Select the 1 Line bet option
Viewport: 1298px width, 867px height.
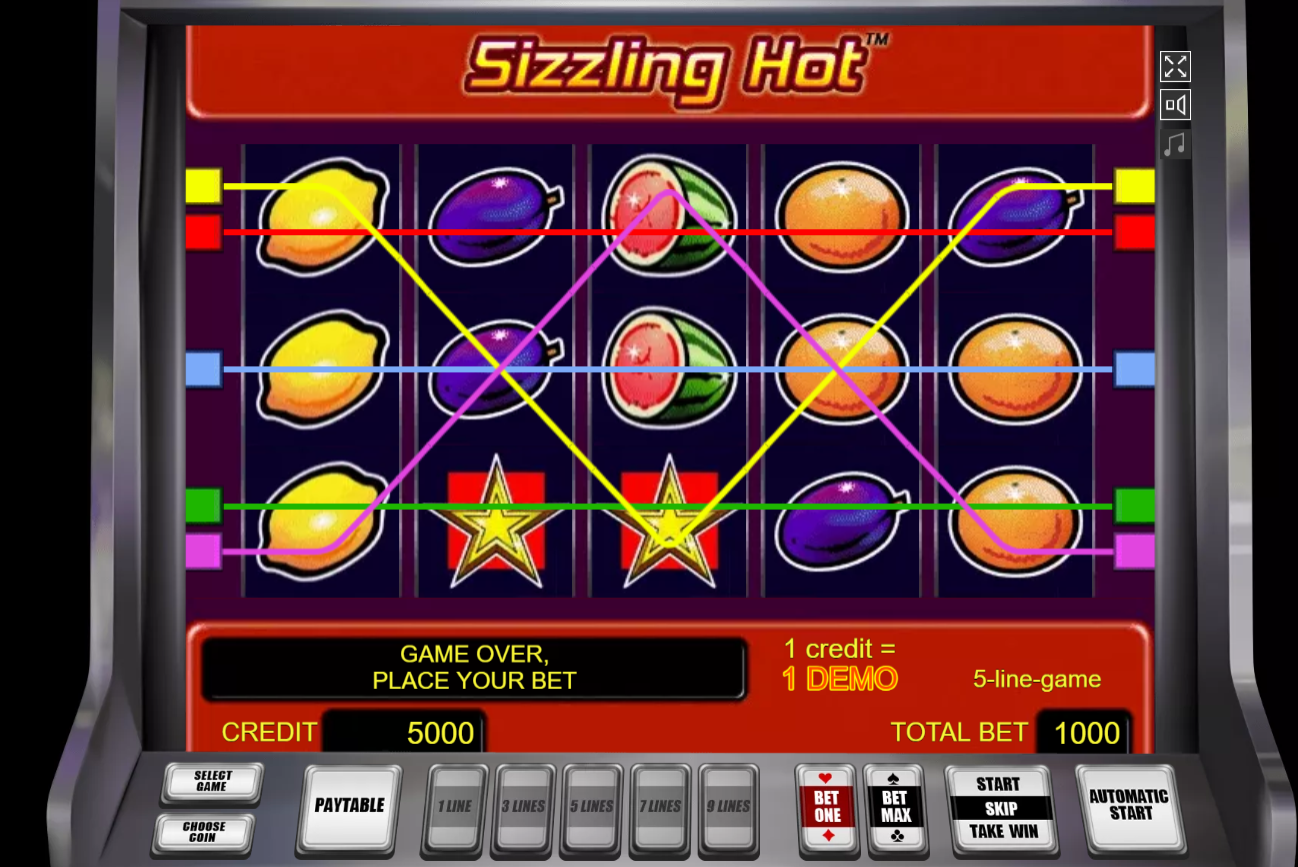pyautogui.click(x=455, y=805)
